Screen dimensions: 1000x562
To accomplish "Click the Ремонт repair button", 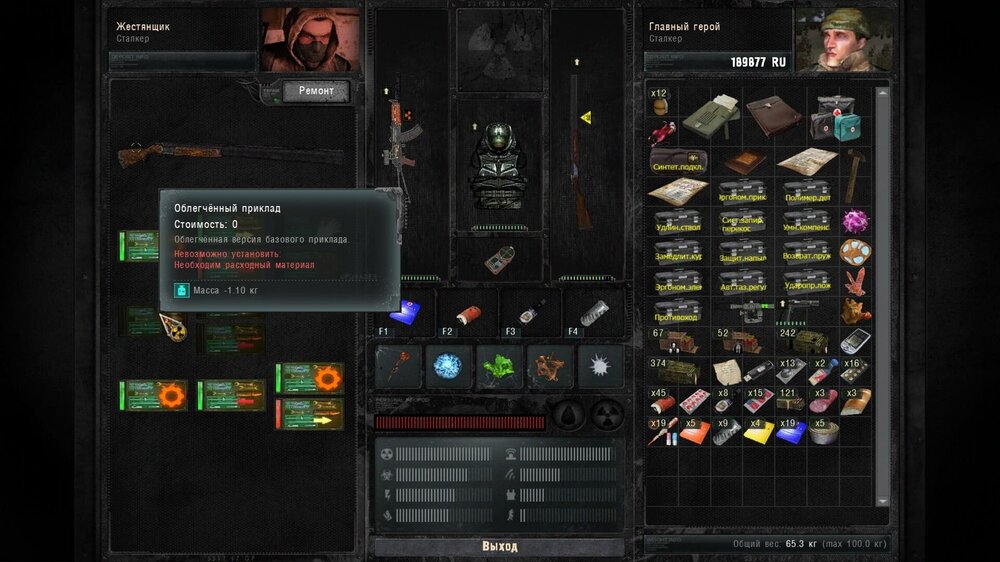I will pos(316,91).
